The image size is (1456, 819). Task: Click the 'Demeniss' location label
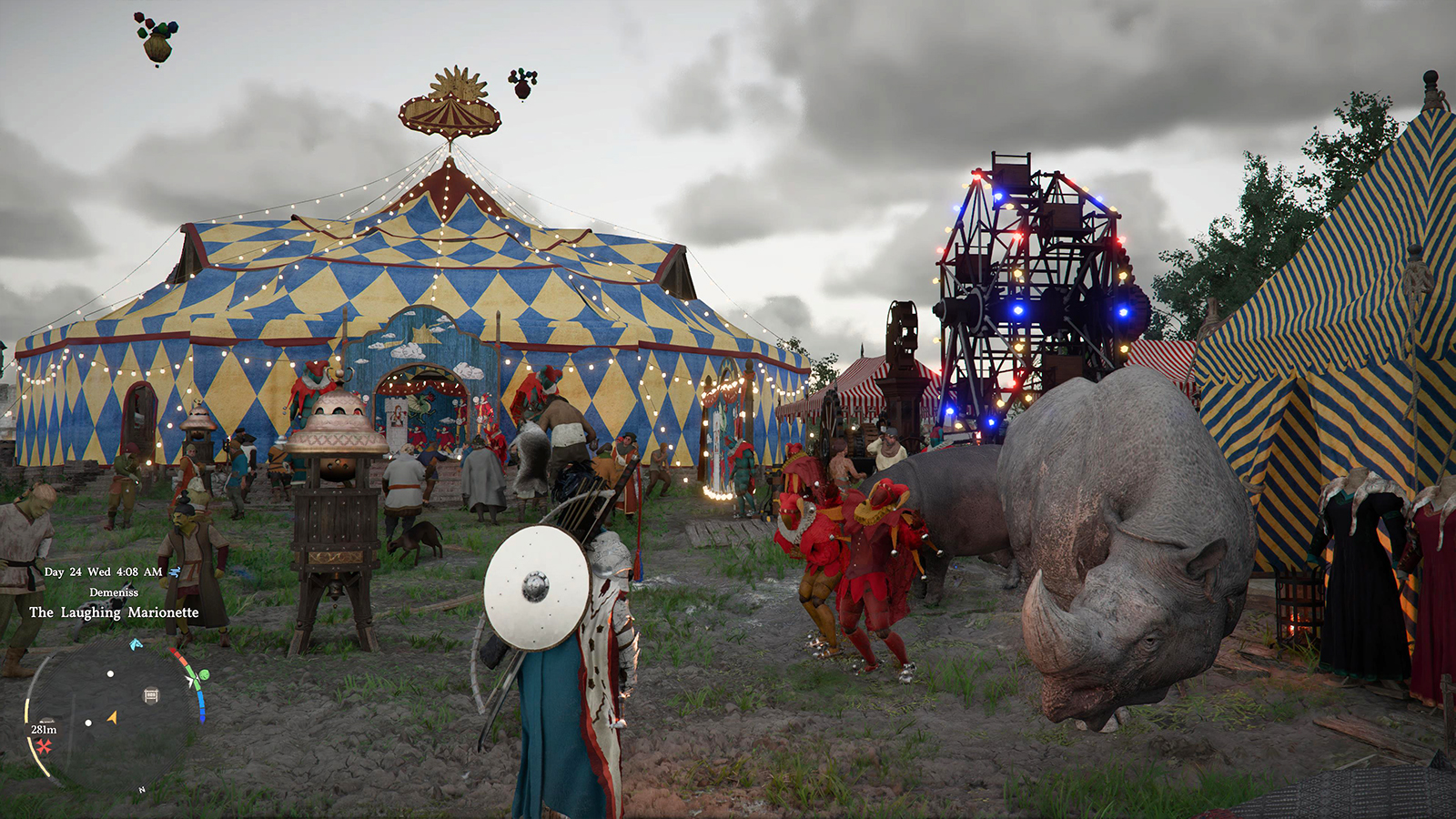point(115,592)
